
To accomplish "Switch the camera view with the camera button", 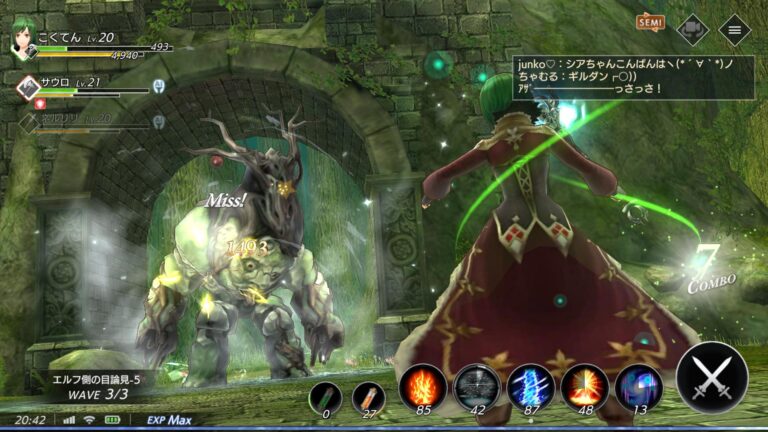I will [x=692, y=29].
